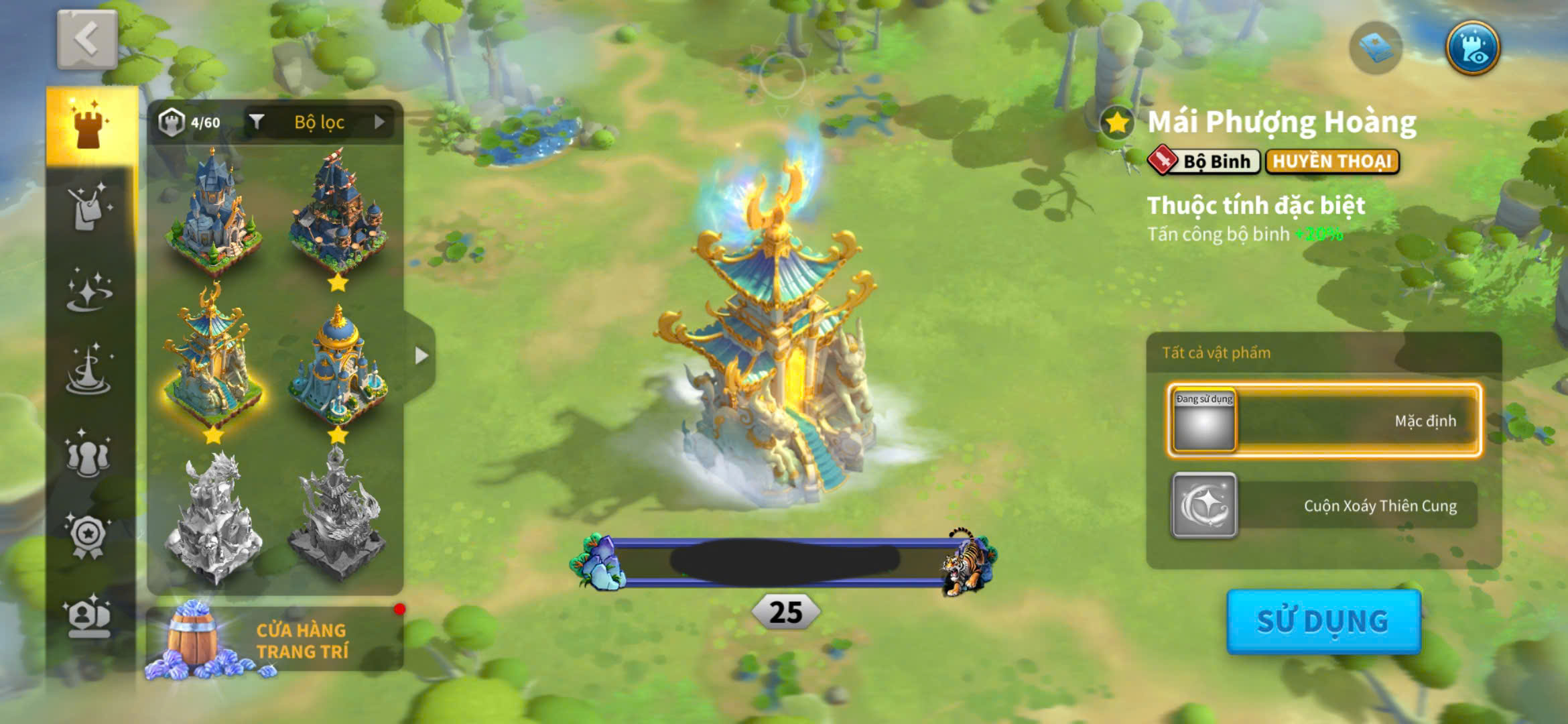Open the profile portrait frame tab

(88, 617)
